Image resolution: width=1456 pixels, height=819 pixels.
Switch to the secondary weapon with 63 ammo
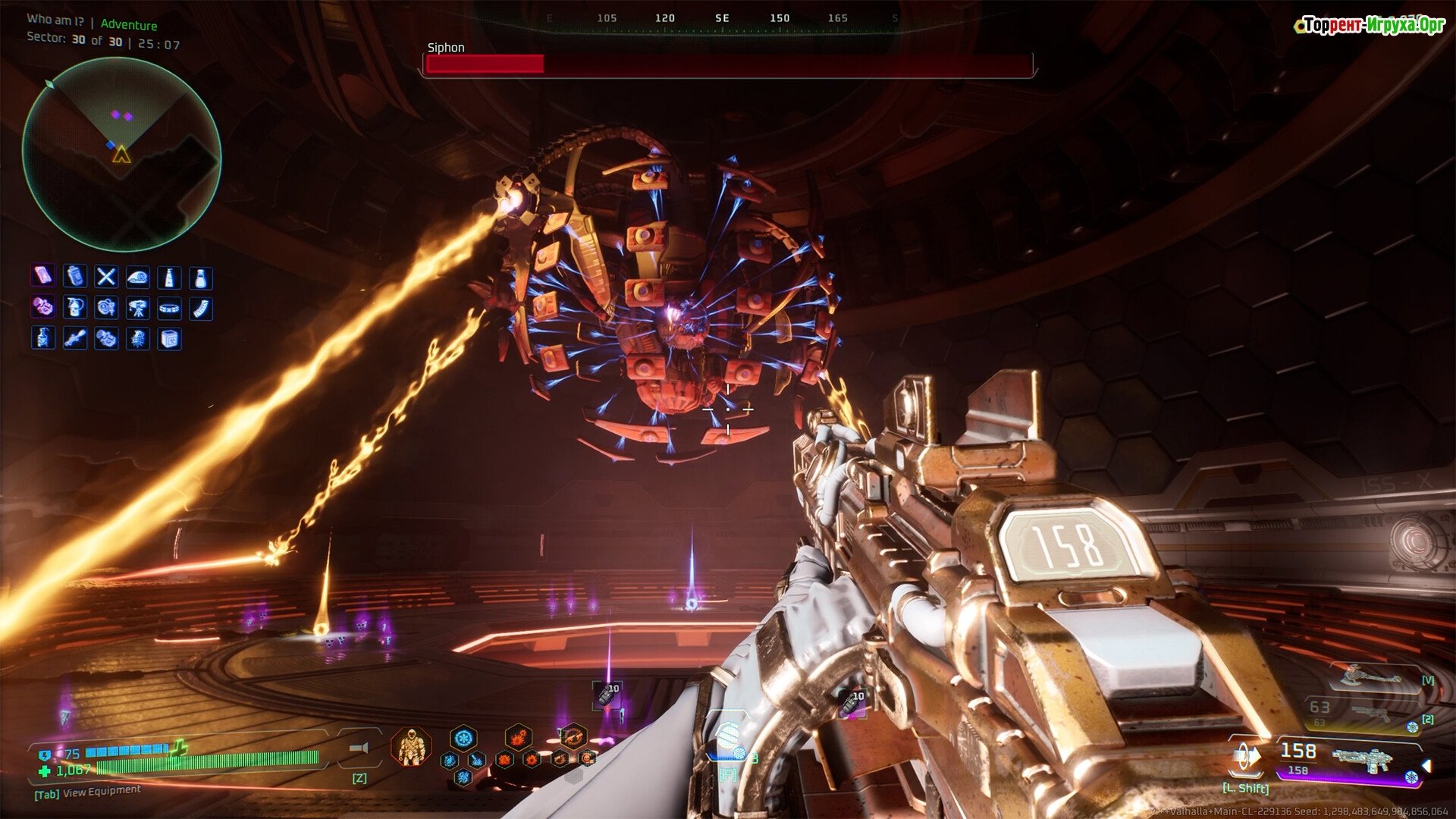click(x=1365, y=713)
